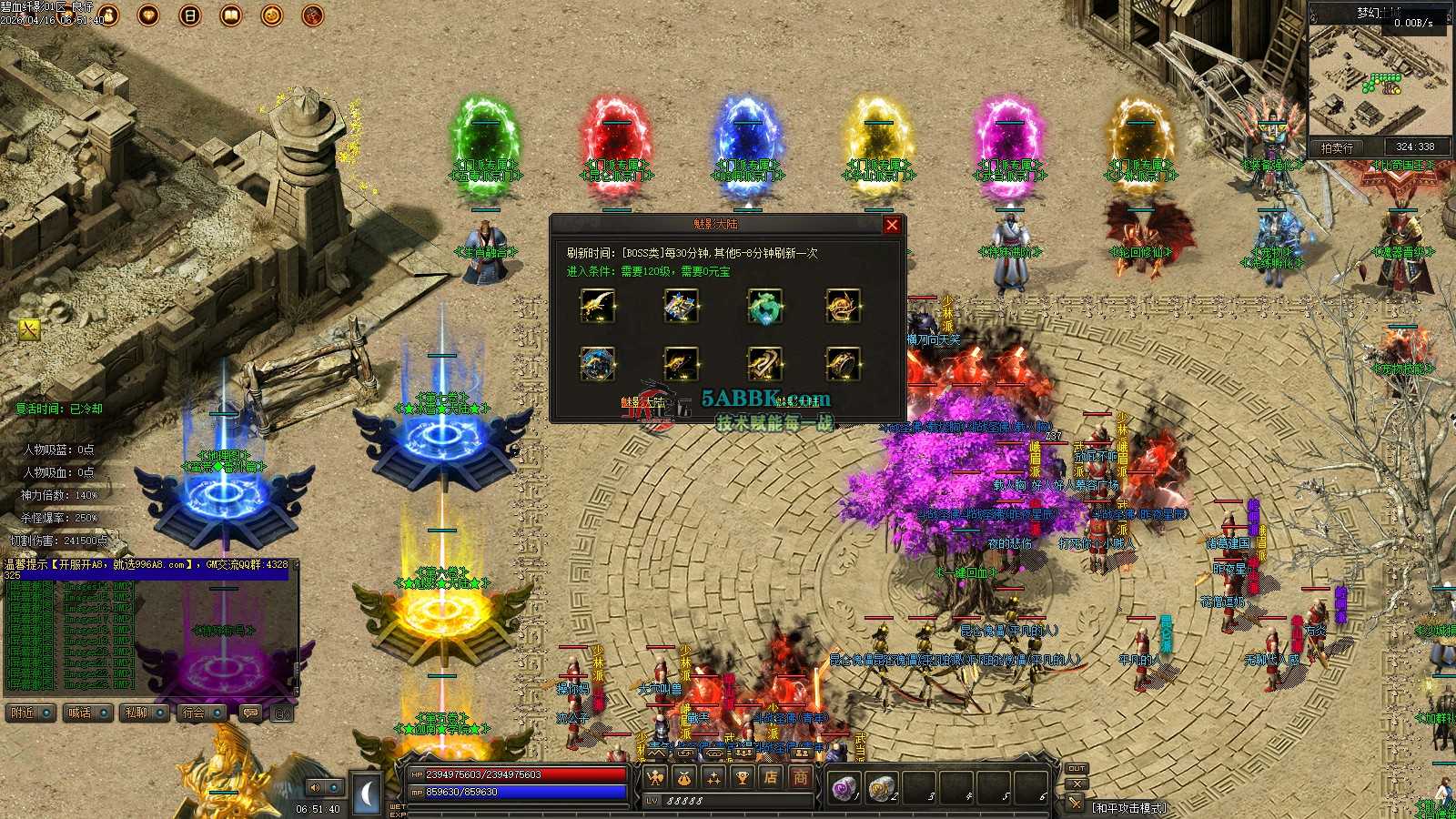
Task: Enter the left 魅影大陆 link
Action: coord(643,401)
